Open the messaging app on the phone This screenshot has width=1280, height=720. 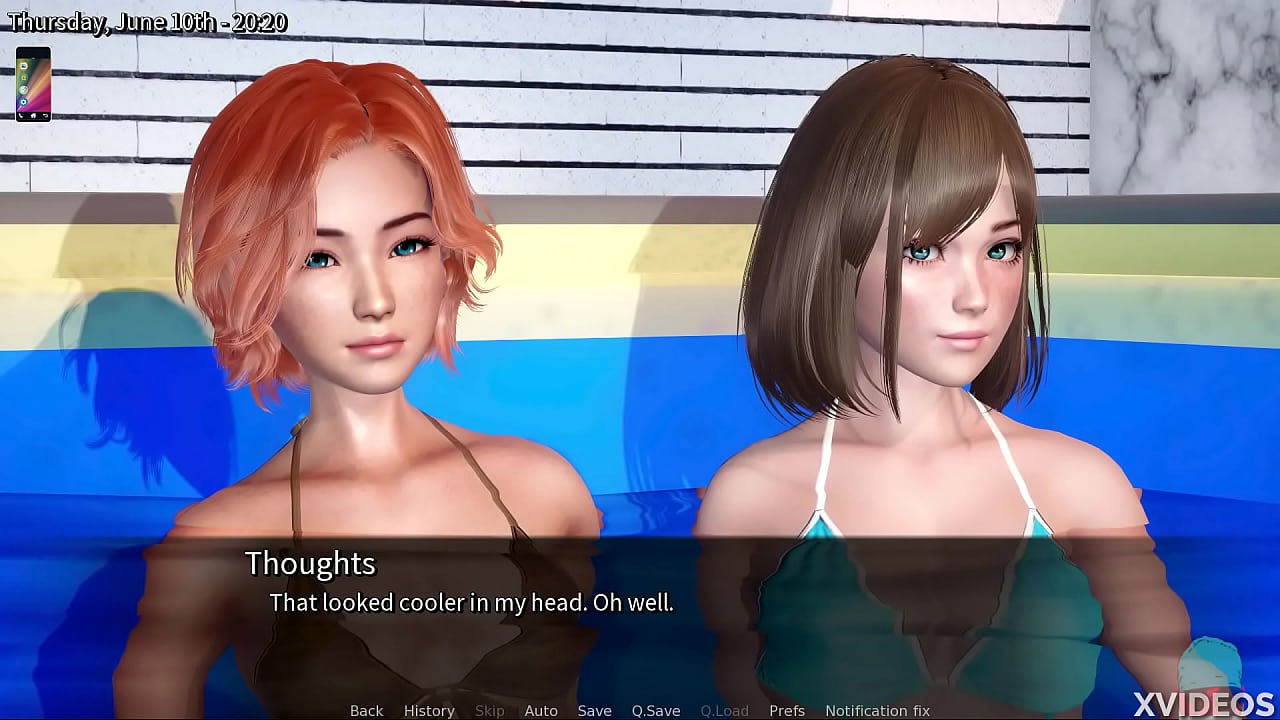(23, 66)
